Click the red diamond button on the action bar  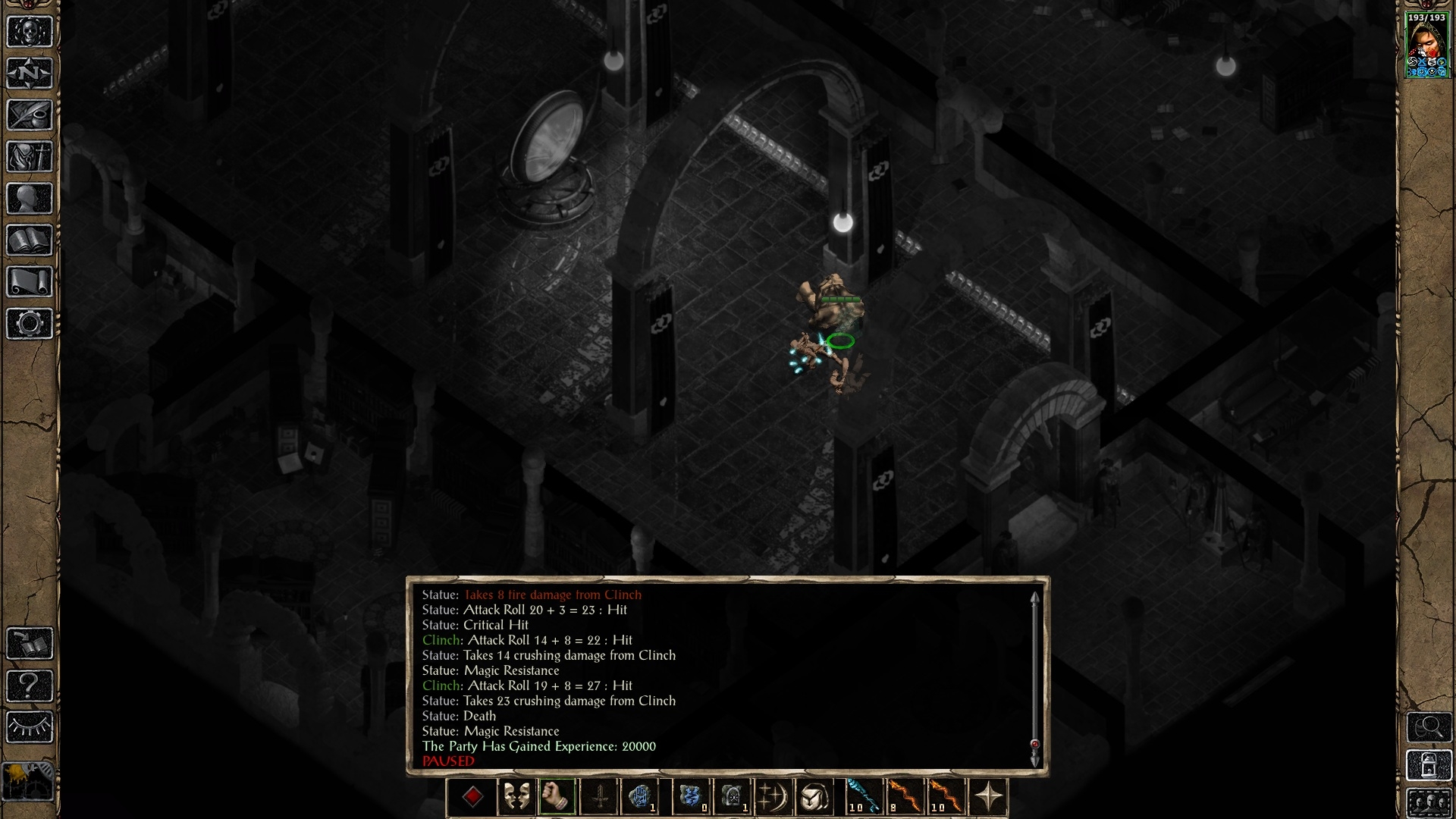pos(473,797)
